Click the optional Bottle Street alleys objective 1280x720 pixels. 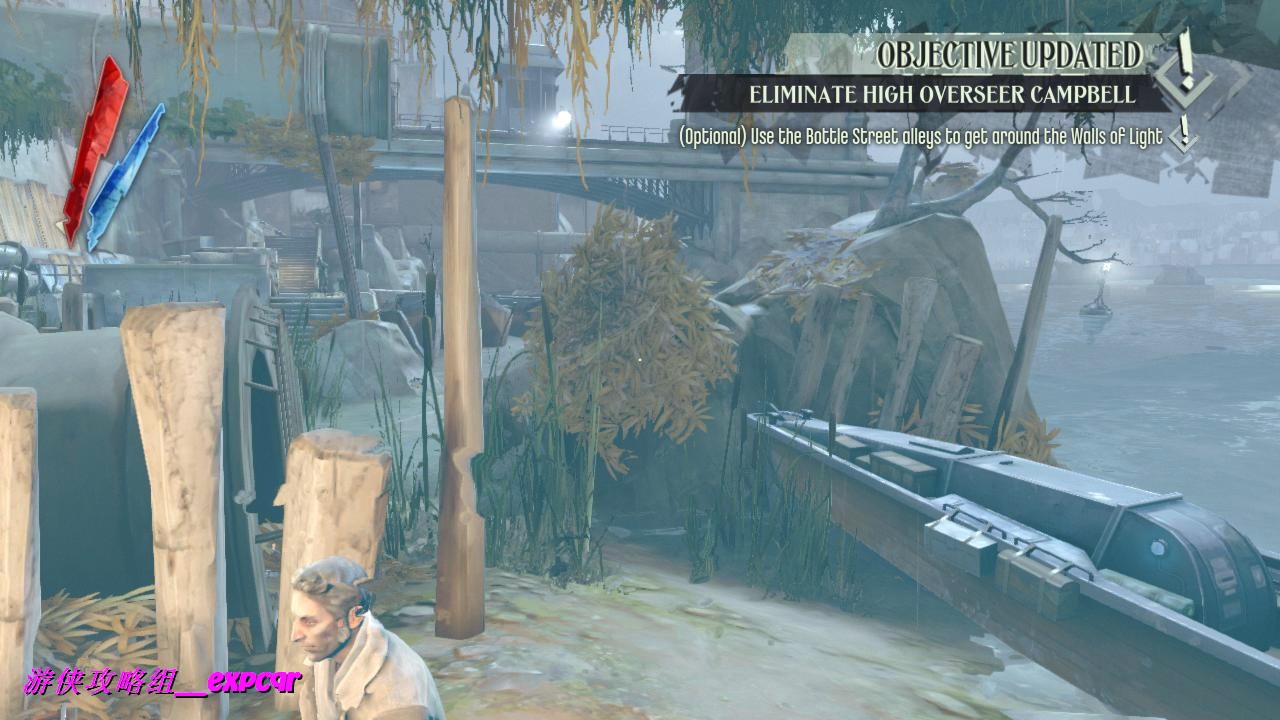[x=920, y=137]
